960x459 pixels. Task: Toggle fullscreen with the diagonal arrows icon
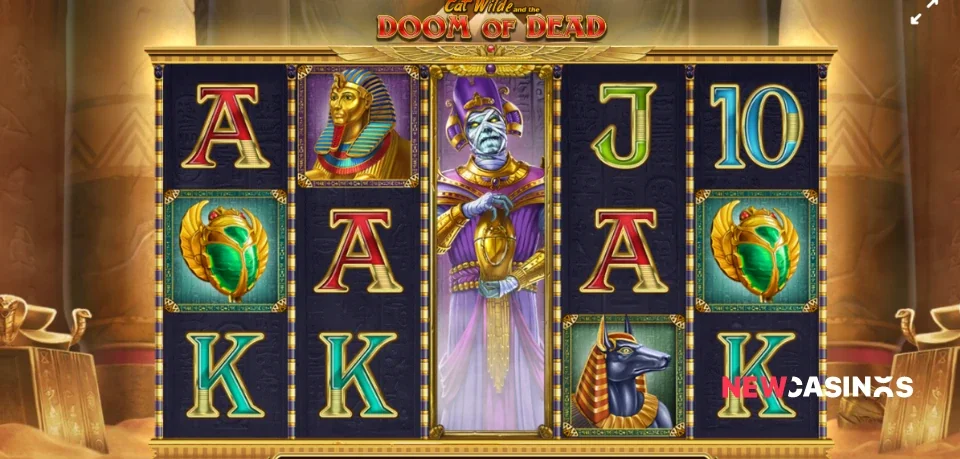click(x=925, y=11)
